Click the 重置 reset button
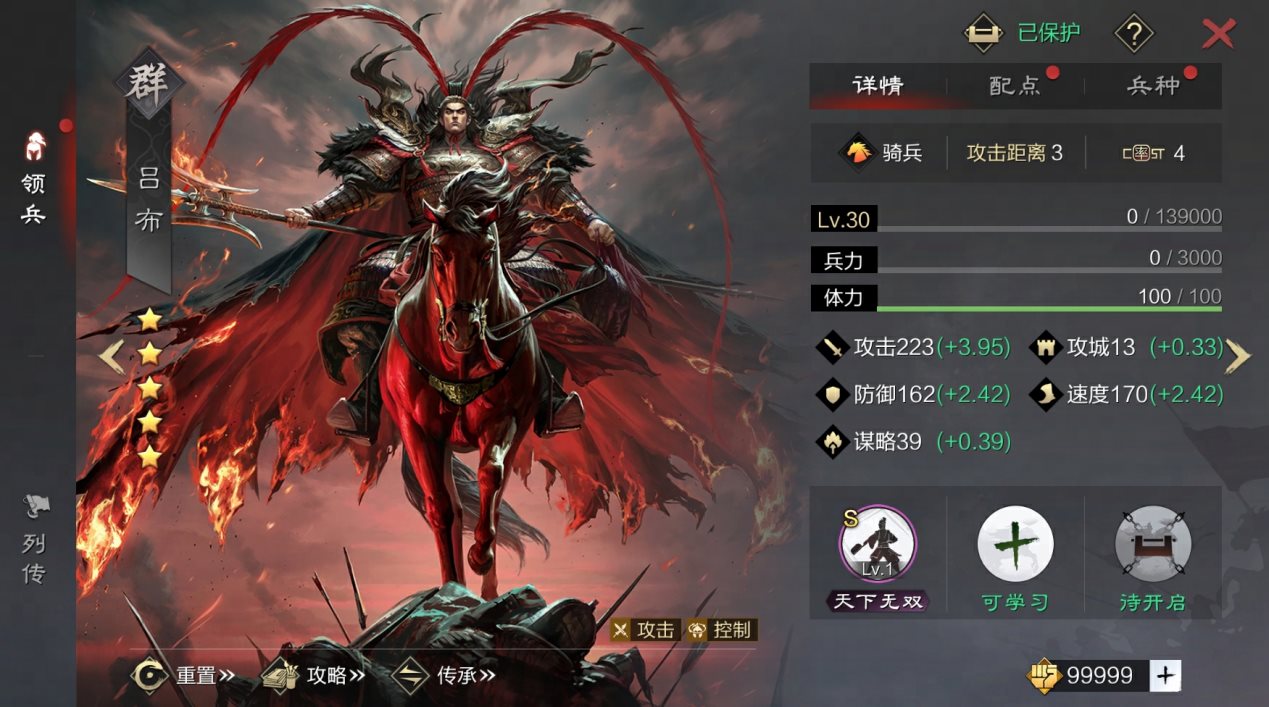Image resolution: width=1269 pixels, height=707 pixels. point(183,675)
